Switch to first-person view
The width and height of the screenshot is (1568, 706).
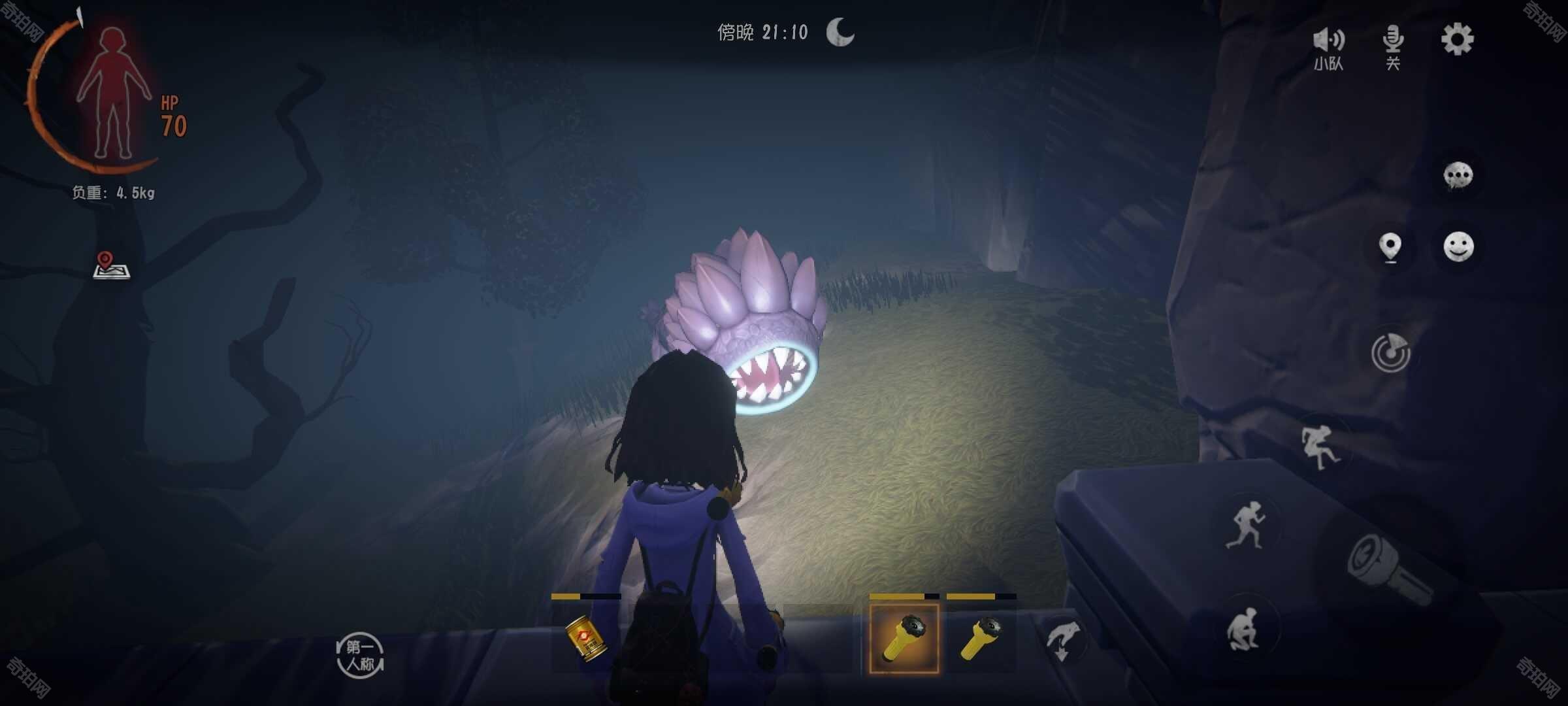(360, 656)
